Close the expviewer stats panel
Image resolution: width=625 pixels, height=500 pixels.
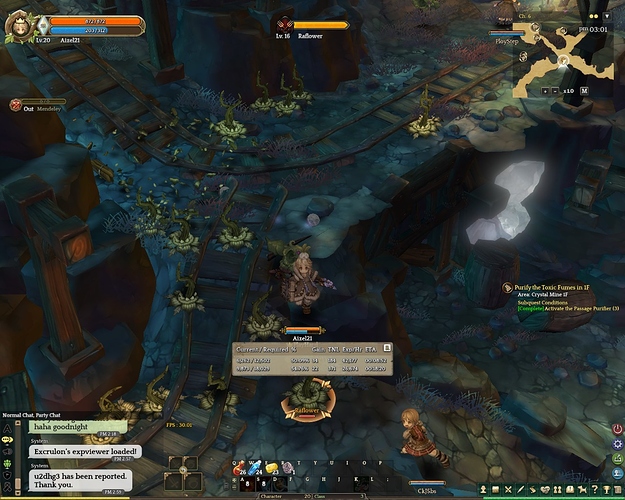coord(387,347)
